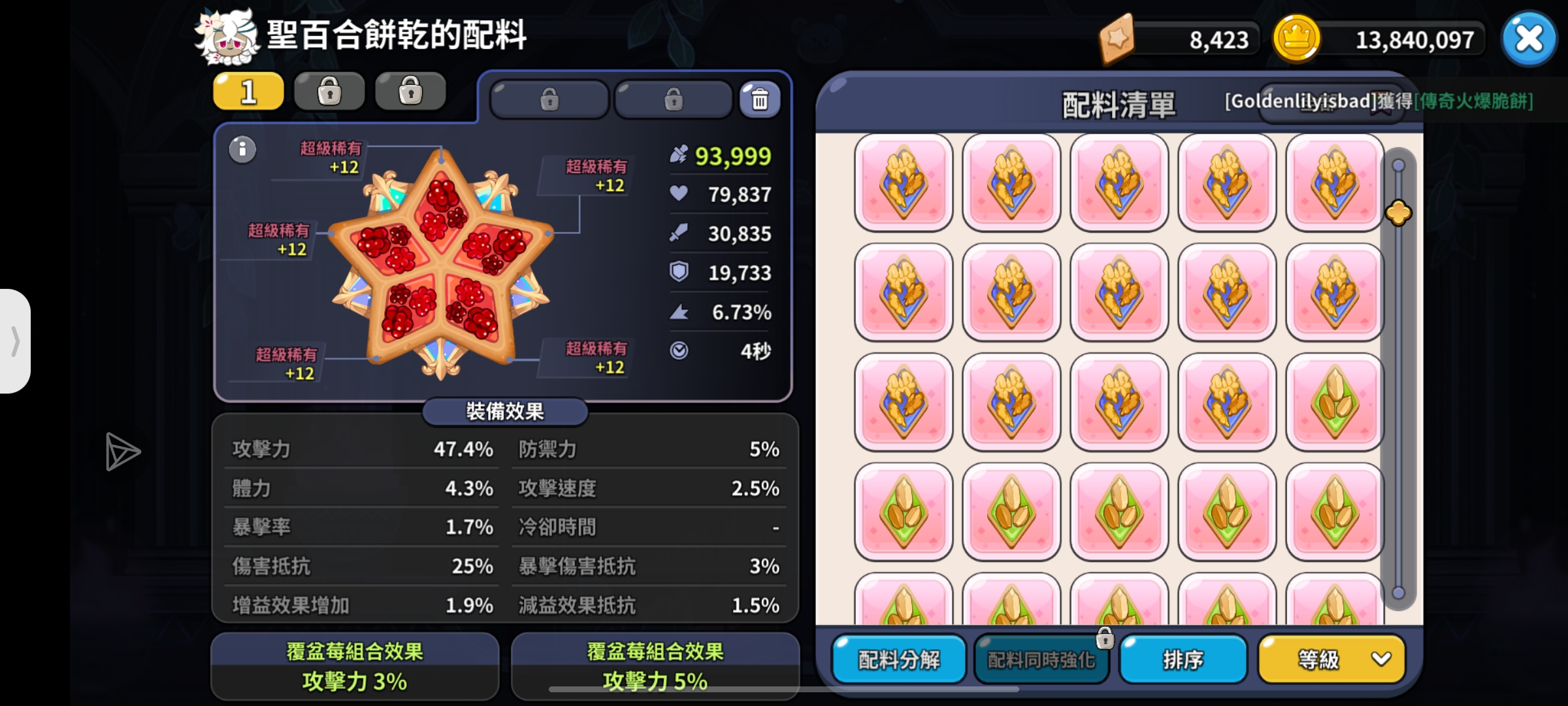The height and width of the screenshot is (706, 1568).
Task: Tap the paper plane send icon
Action: (x=122, y=451)
